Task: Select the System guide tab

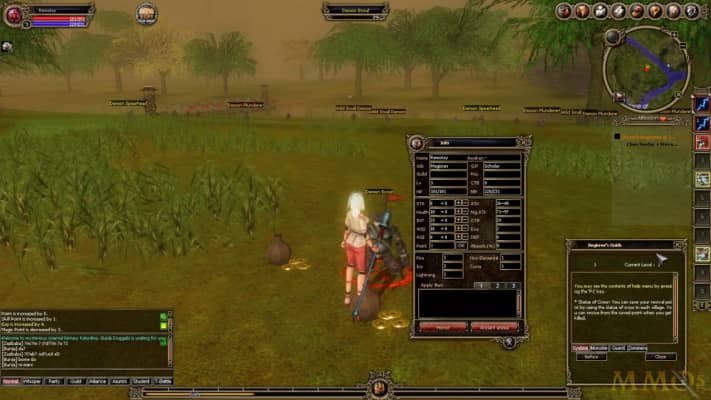Action: pyautogui.click(x=580, y=347)
